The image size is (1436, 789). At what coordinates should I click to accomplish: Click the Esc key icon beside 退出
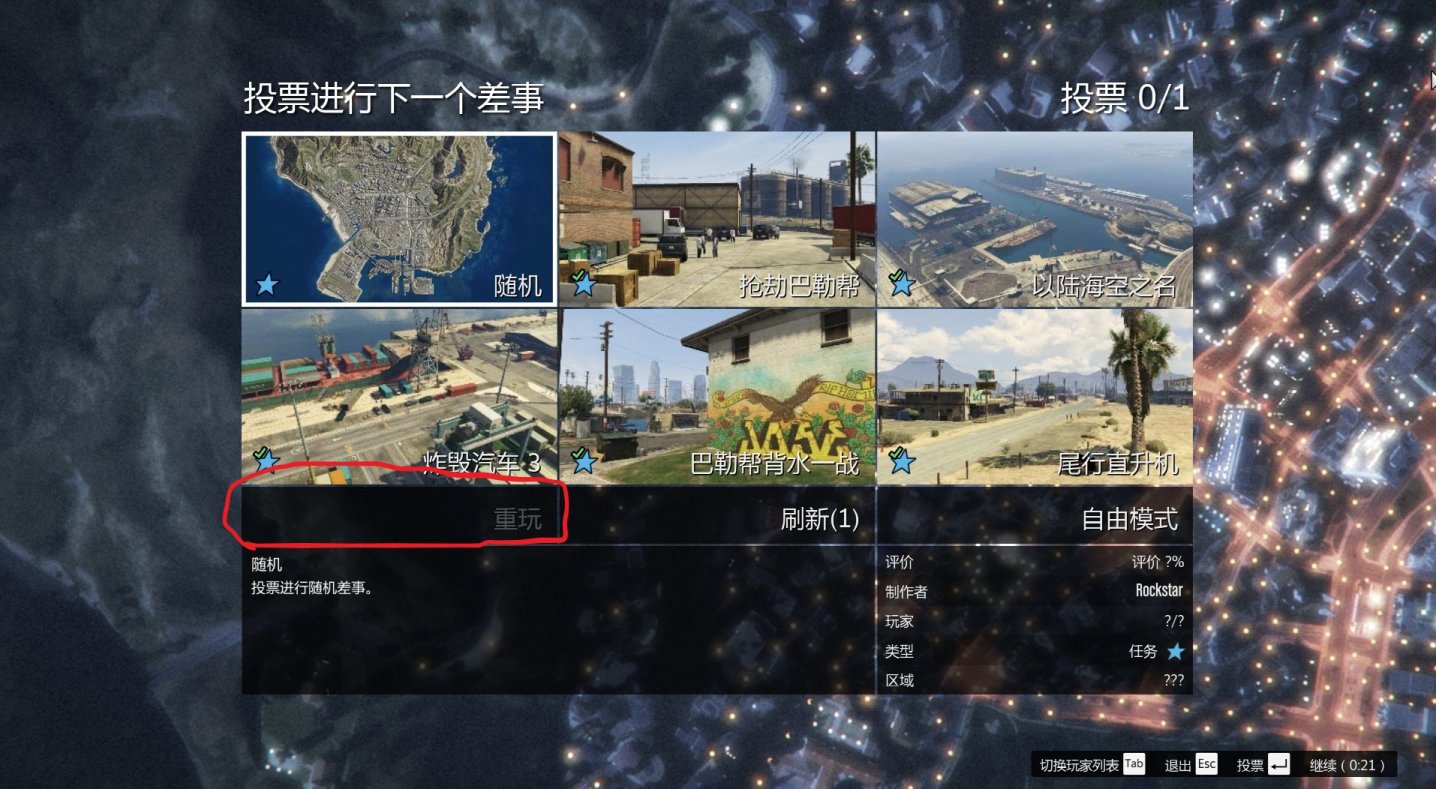coord(1206,763)
